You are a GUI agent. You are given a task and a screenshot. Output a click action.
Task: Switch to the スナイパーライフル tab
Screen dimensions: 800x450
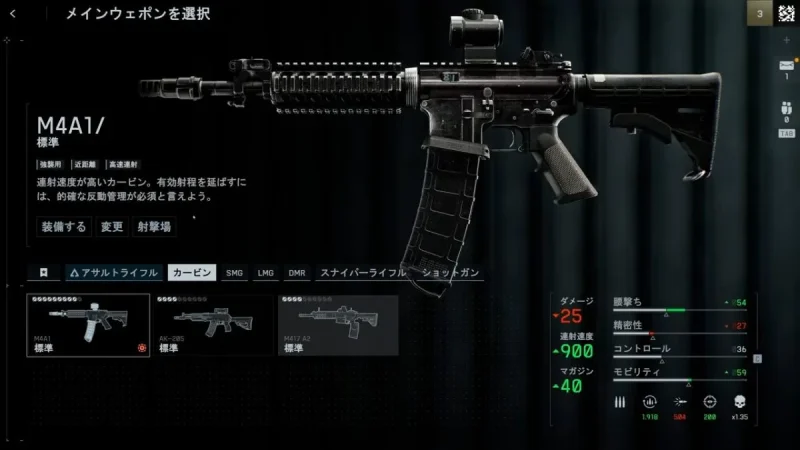(362, 272)
